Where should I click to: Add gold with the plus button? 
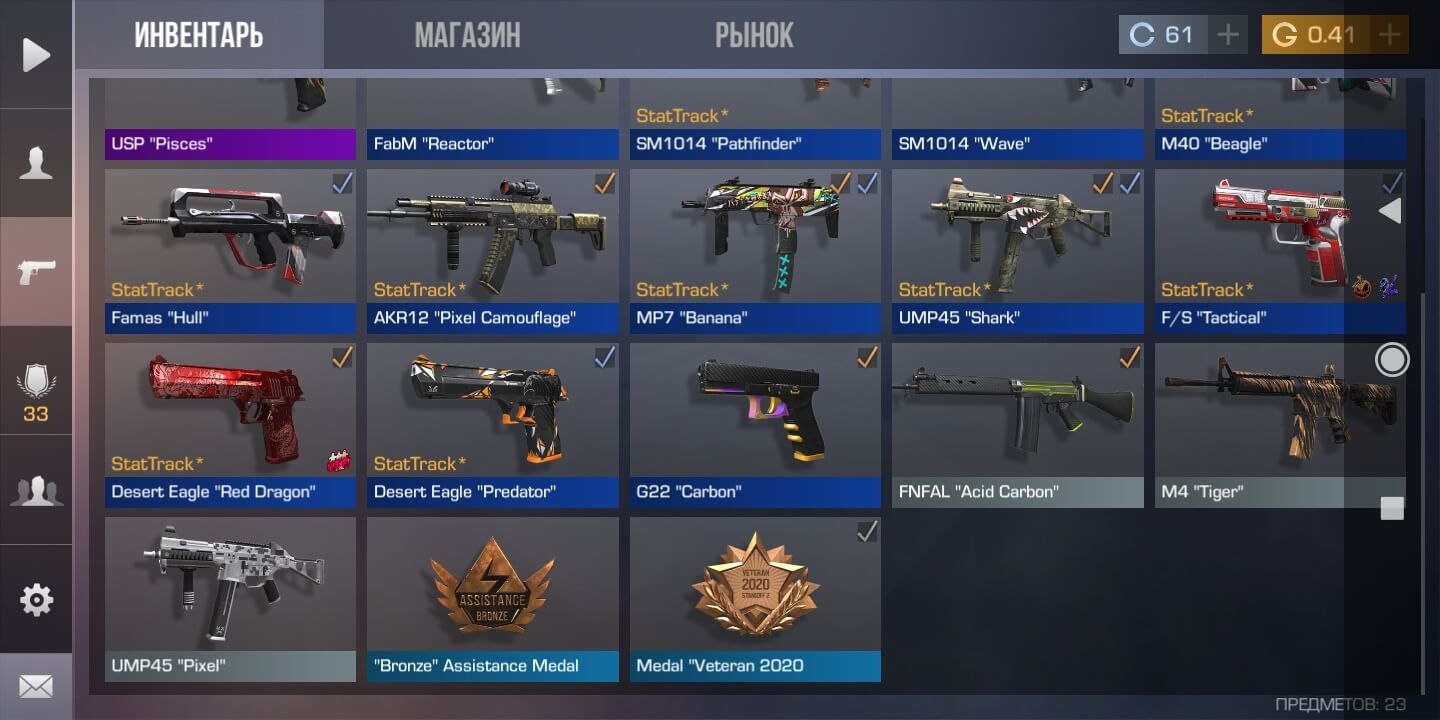pos(1389,35)
